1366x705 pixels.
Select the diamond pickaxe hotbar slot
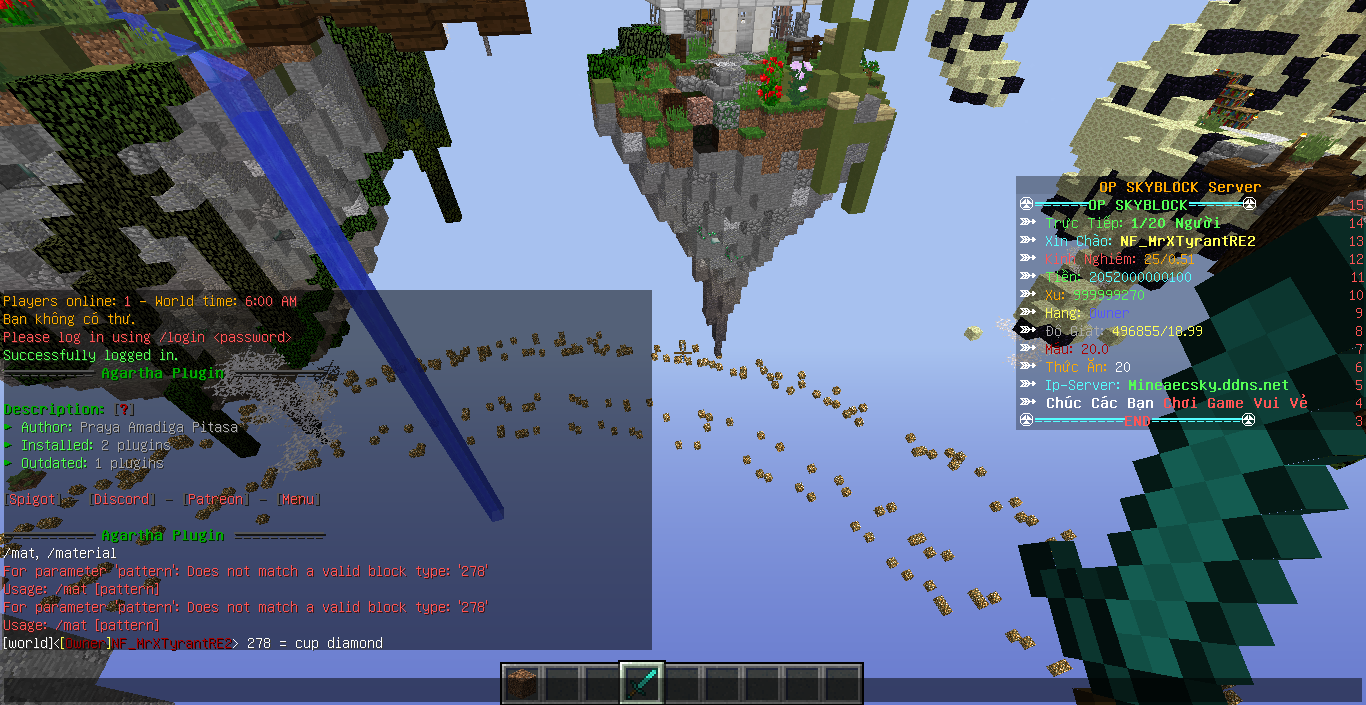pos(642,683)
